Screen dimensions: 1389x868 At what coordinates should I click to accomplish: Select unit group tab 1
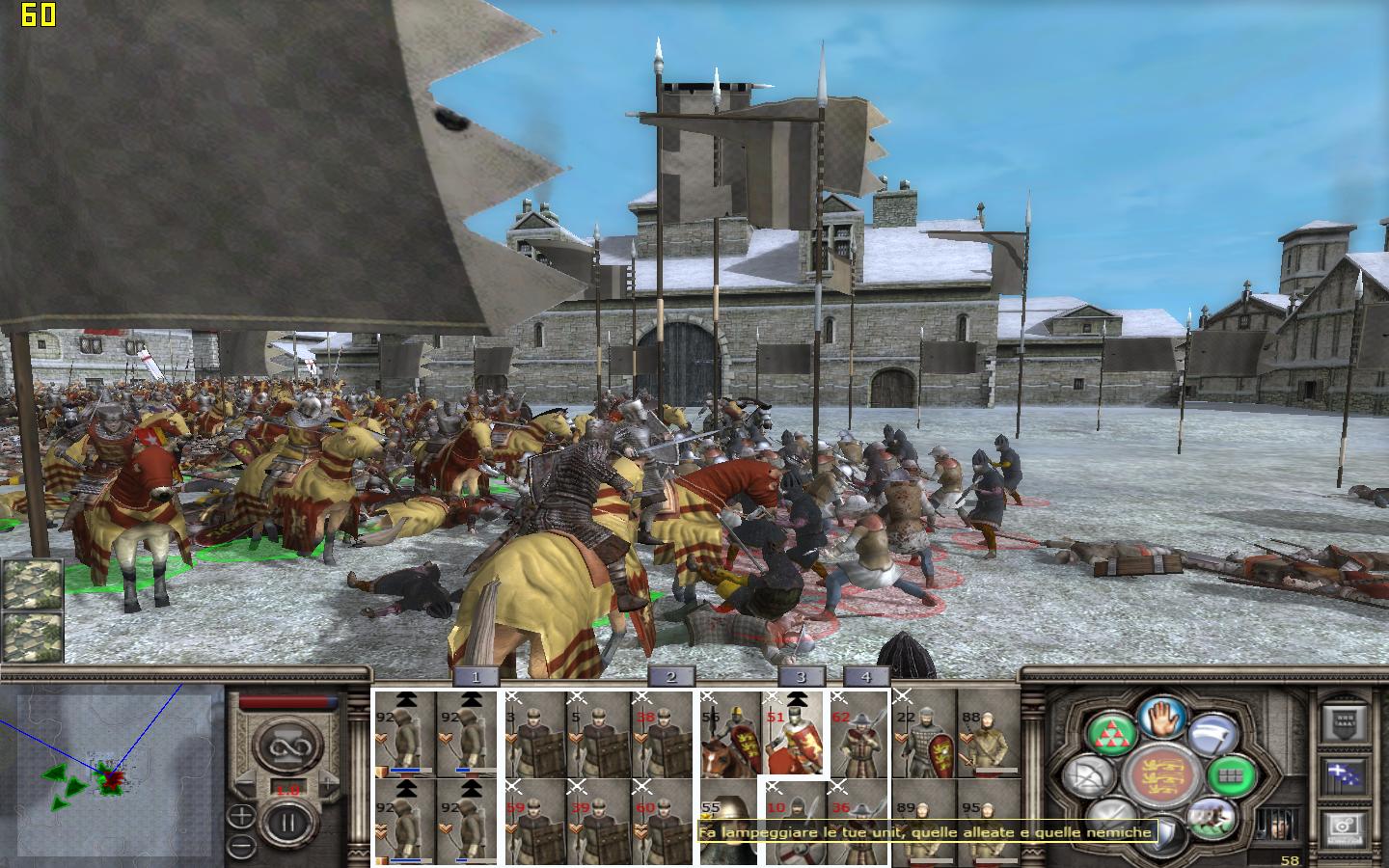(x=477, y=677)
